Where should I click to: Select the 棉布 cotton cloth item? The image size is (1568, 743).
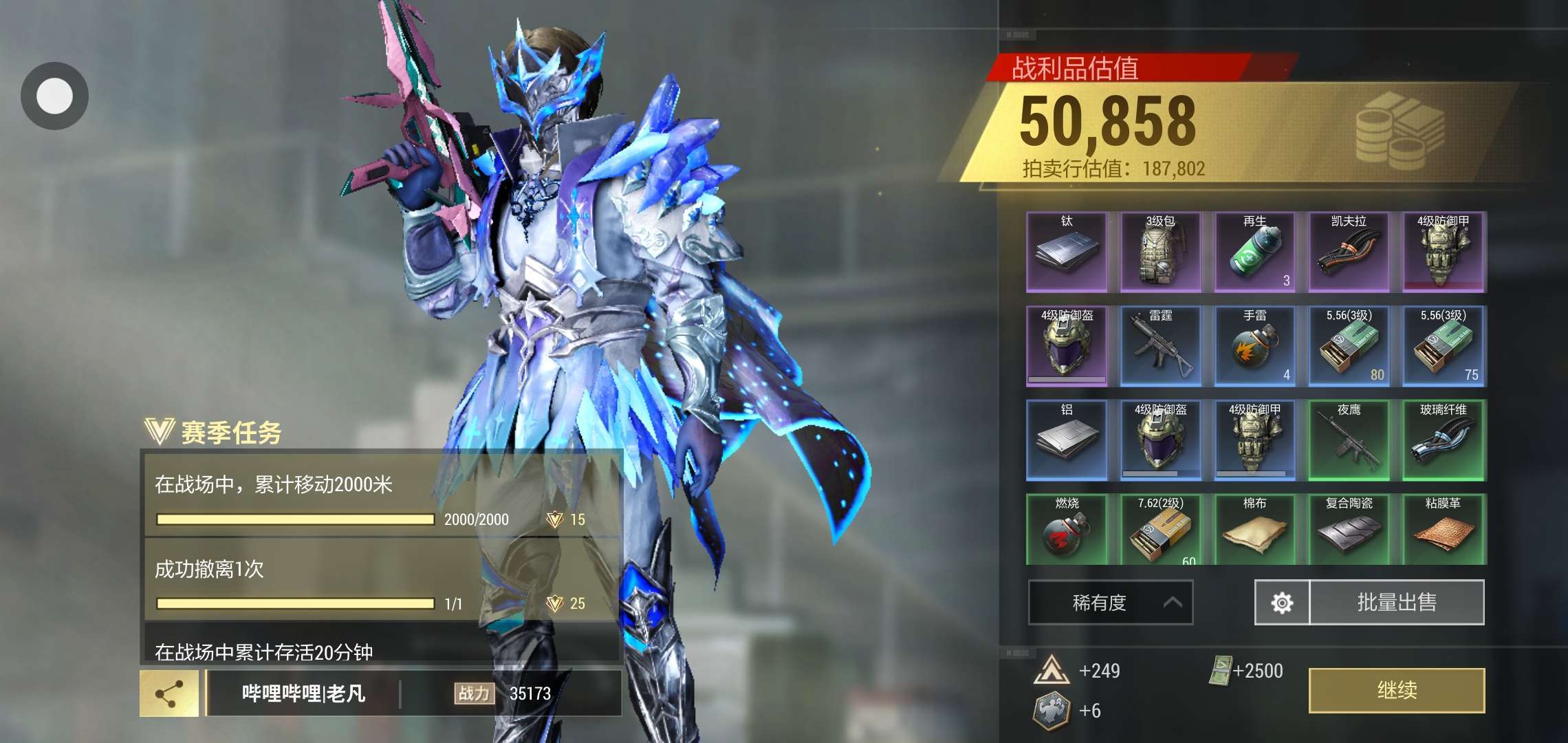pyautogui.click(x=1255, y=530)
